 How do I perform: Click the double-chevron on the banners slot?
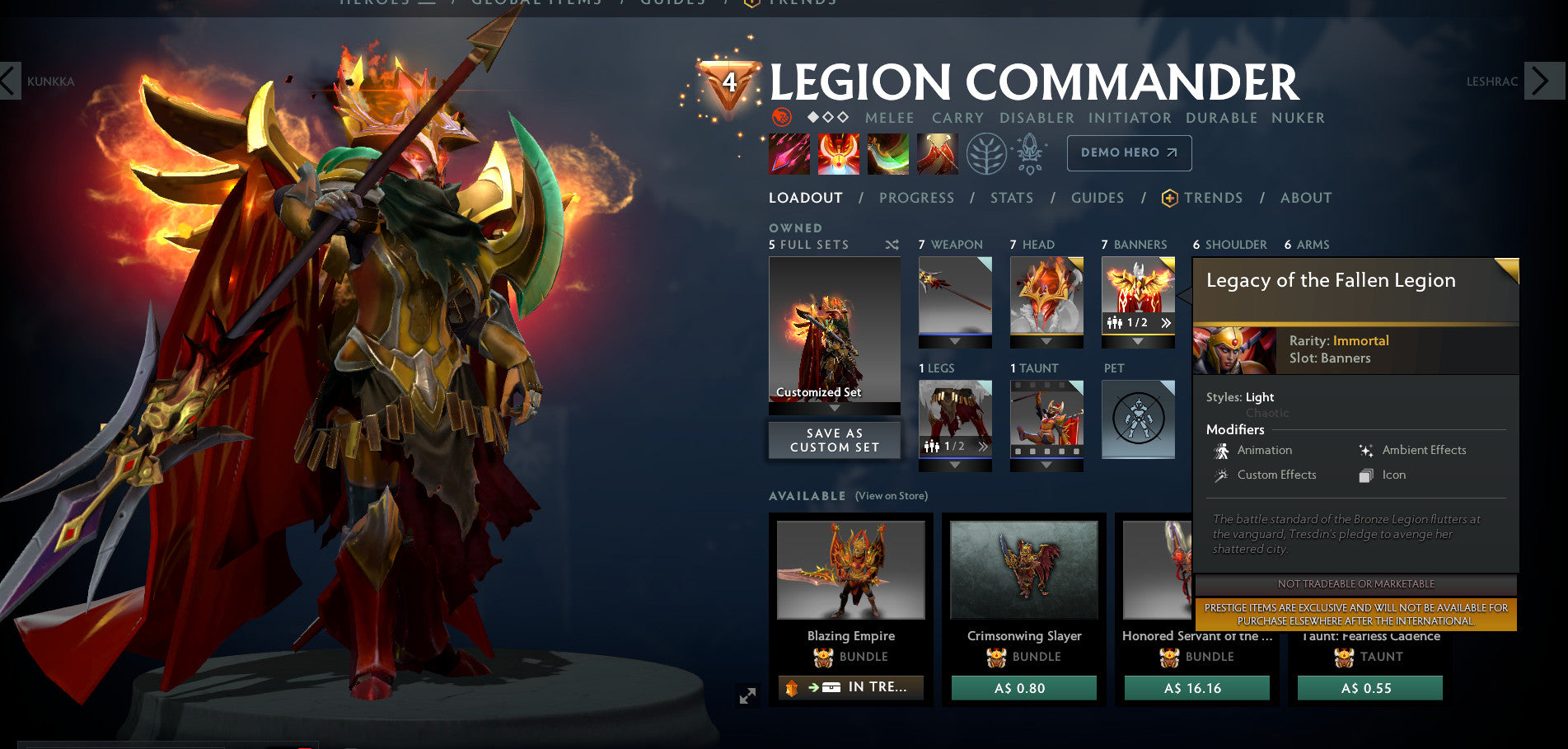pyautogui.click(x=1166, y=323)
